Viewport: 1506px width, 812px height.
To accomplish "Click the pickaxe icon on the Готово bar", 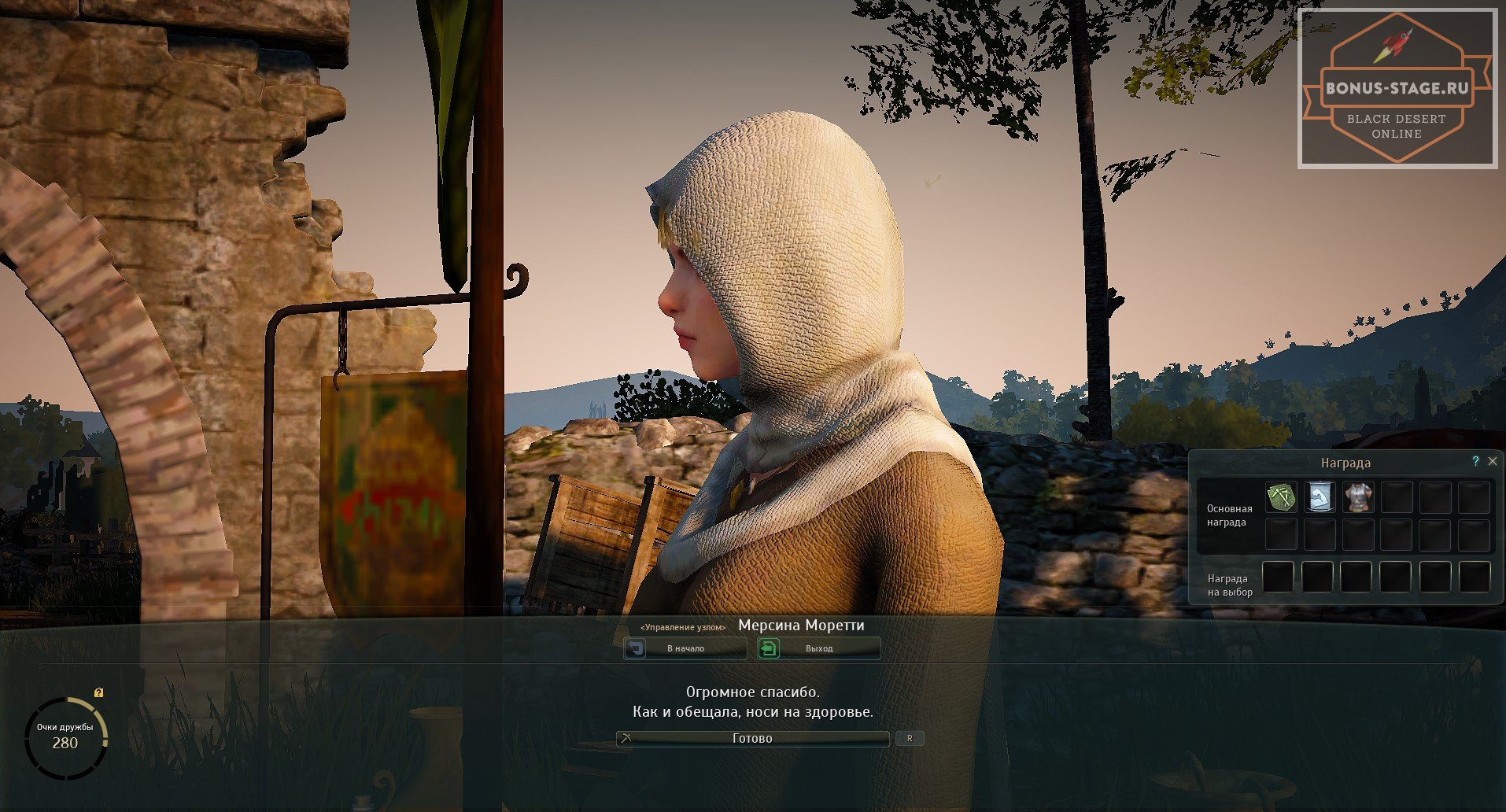I will click(626, 738).
